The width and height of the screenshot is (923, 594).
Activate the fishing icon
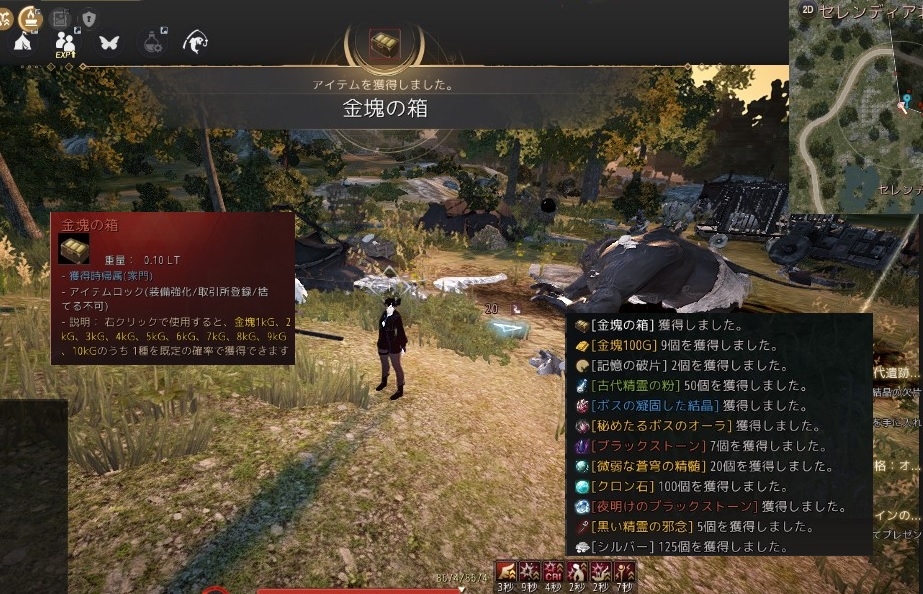click(x=195, y=43)
